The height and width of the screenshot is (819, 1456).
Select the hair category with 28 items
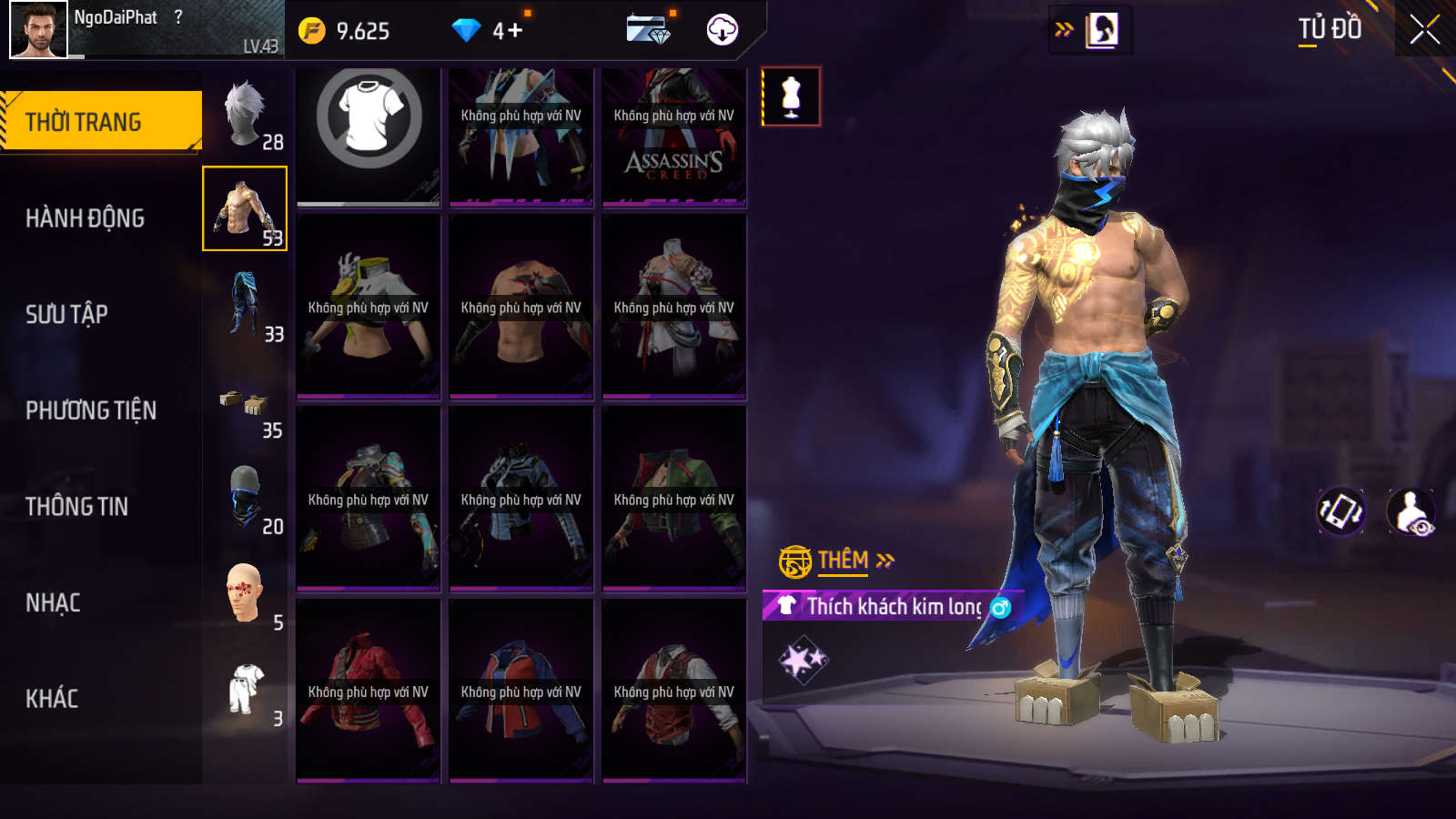coord(246,115)
